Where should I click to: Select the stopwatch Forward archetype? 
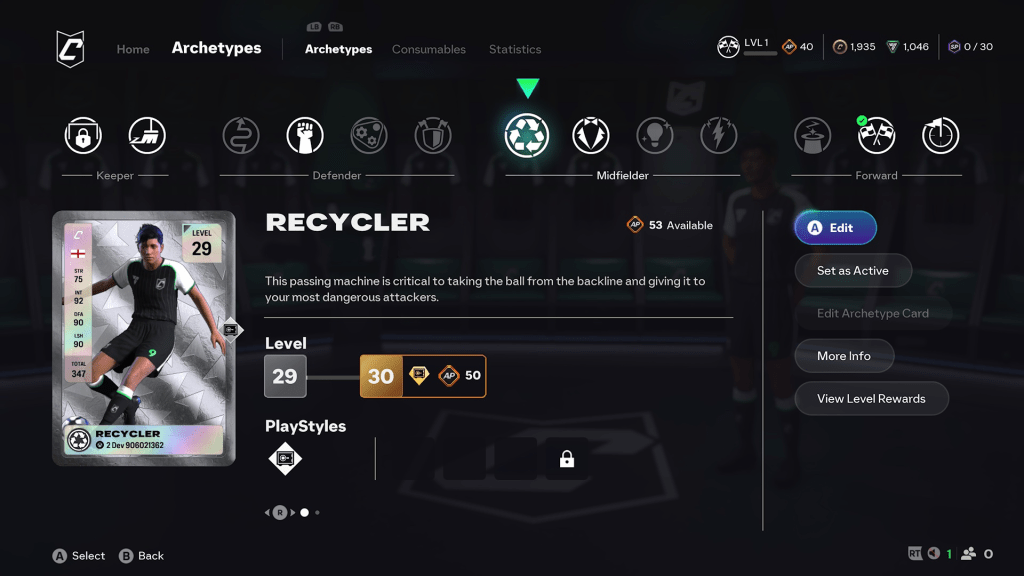click(941, 135)
